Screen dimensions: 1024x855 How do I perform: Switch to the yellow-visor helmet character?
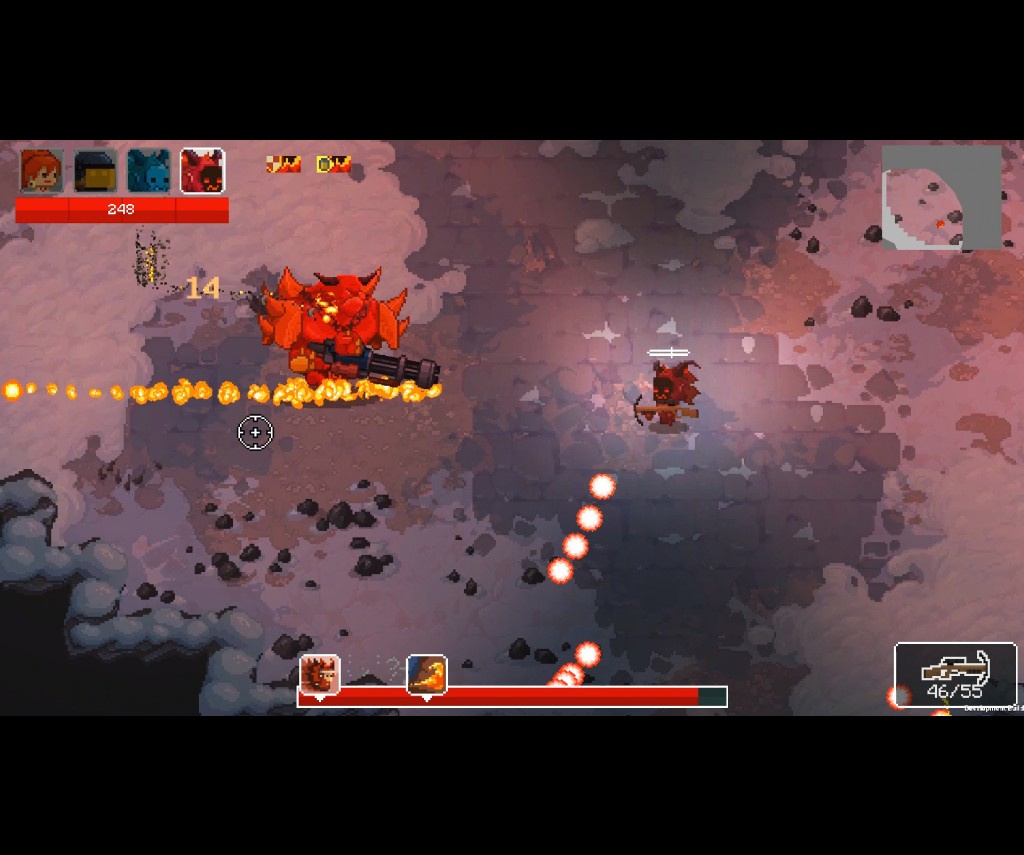pos(95,171)
